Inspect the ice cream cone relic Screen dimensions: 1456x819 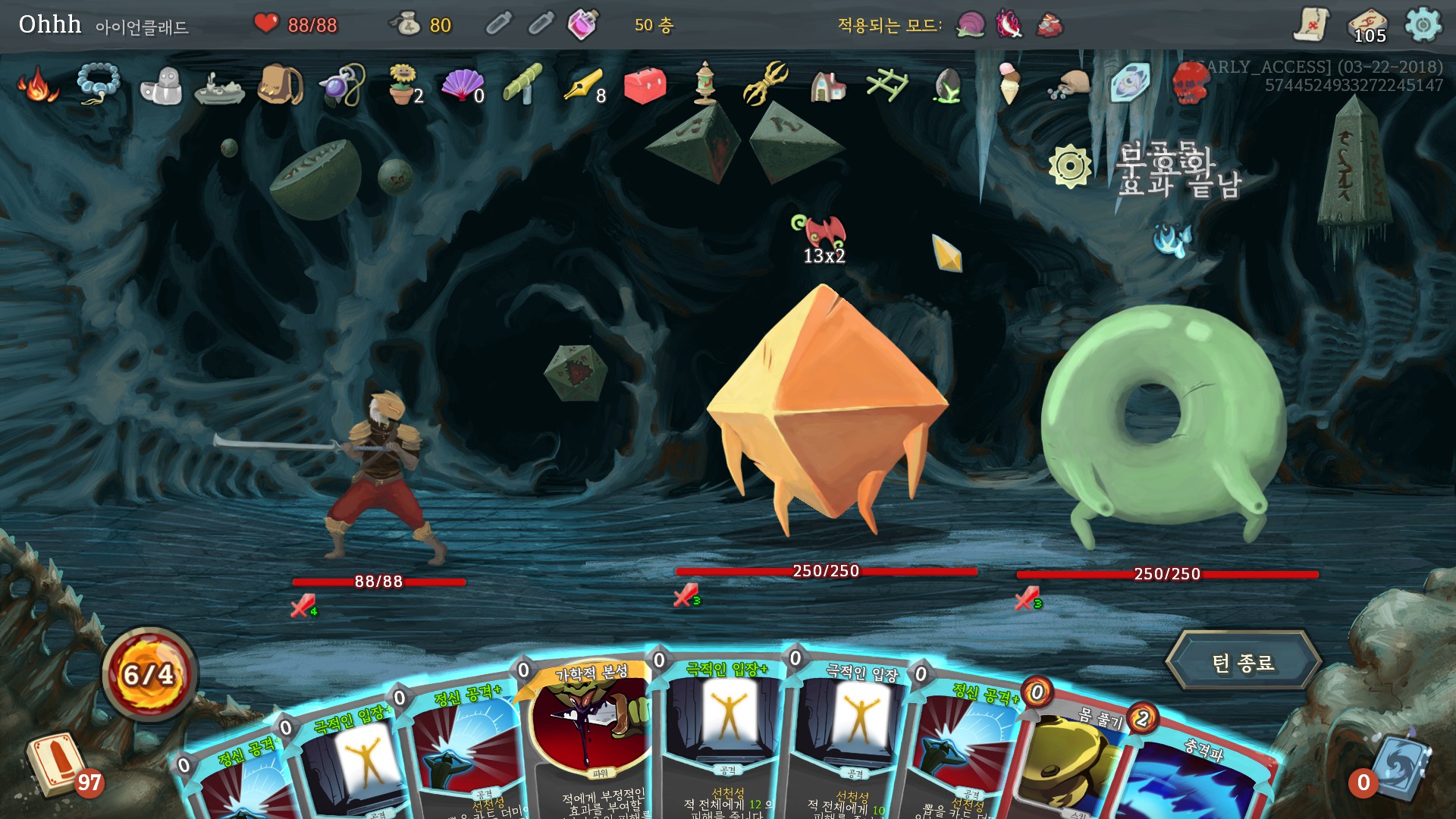(x=1009, y=83)
